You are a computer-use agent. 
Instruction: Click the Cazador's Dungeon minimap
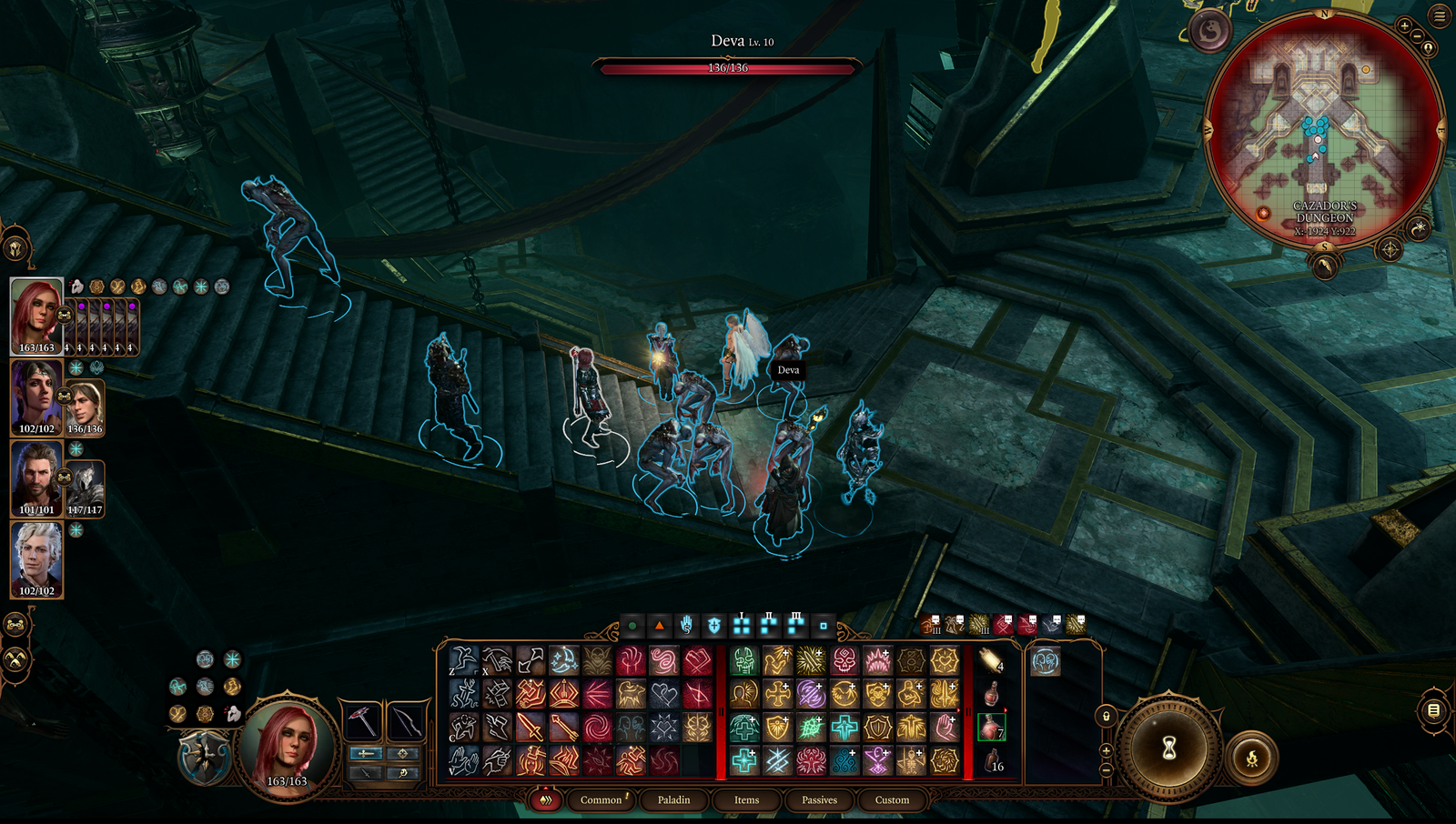coord(1324,127)
